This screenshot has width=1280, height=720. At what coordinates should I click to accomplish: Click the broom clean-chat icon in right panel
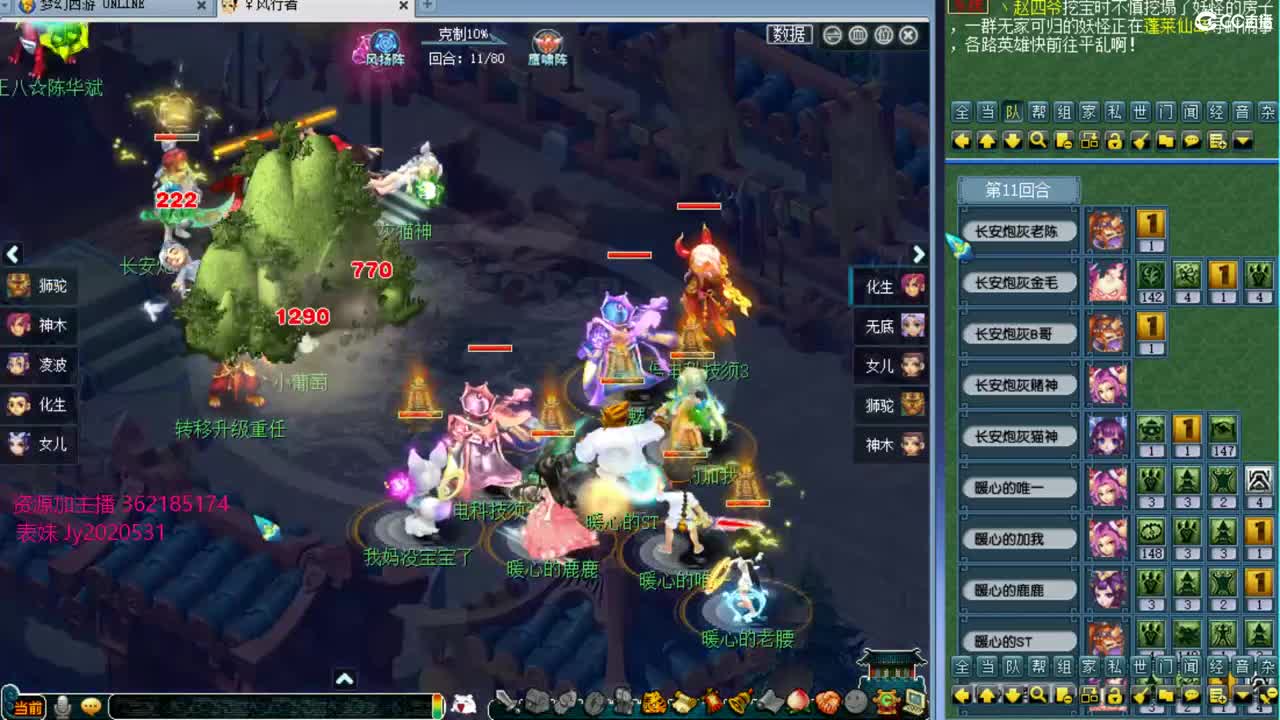pyautogui.click(x=1141, y=142)
